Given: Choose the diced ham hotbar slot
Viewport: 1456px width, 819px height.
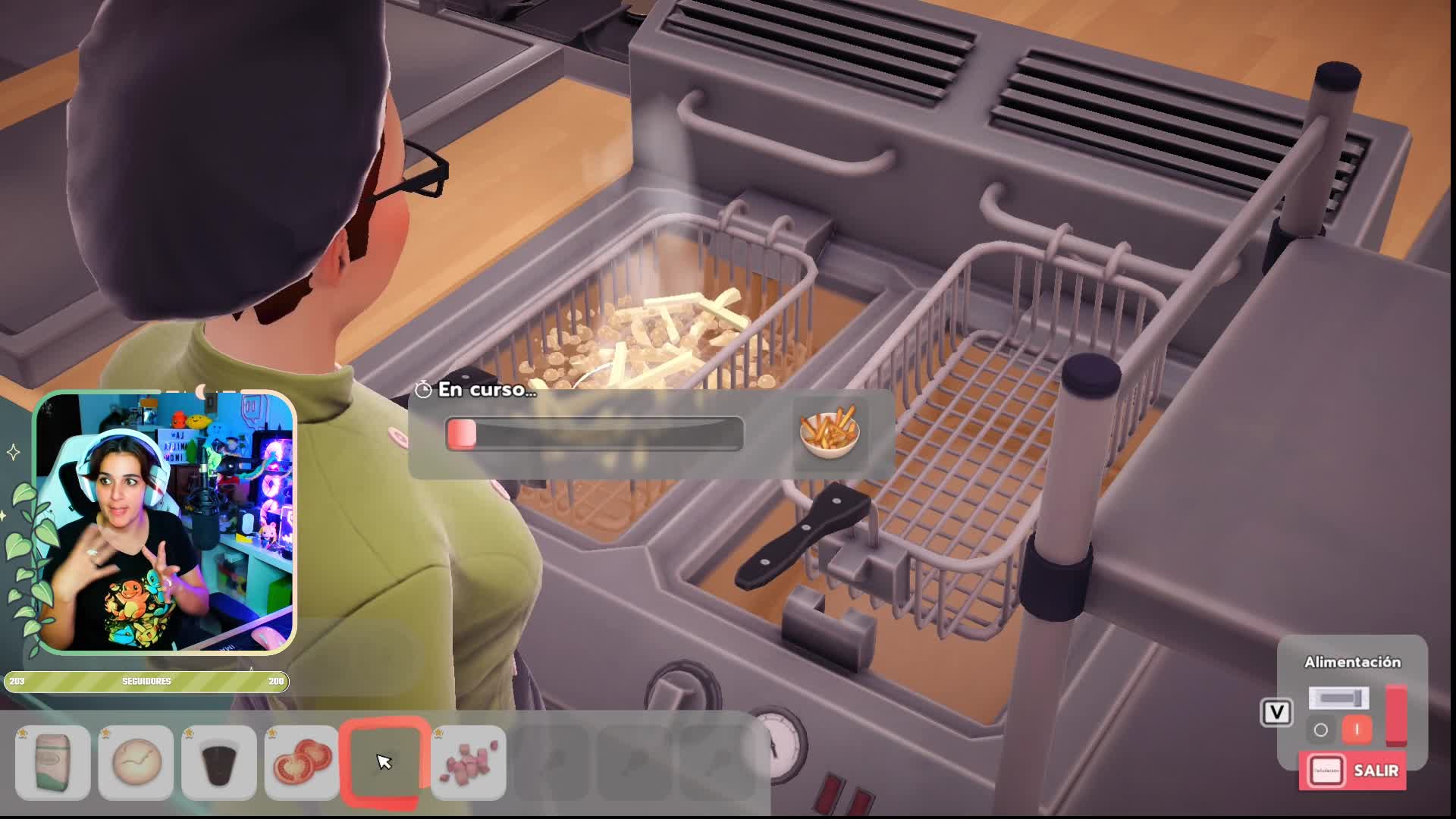Looking at the screenshot, I should 468,761.
